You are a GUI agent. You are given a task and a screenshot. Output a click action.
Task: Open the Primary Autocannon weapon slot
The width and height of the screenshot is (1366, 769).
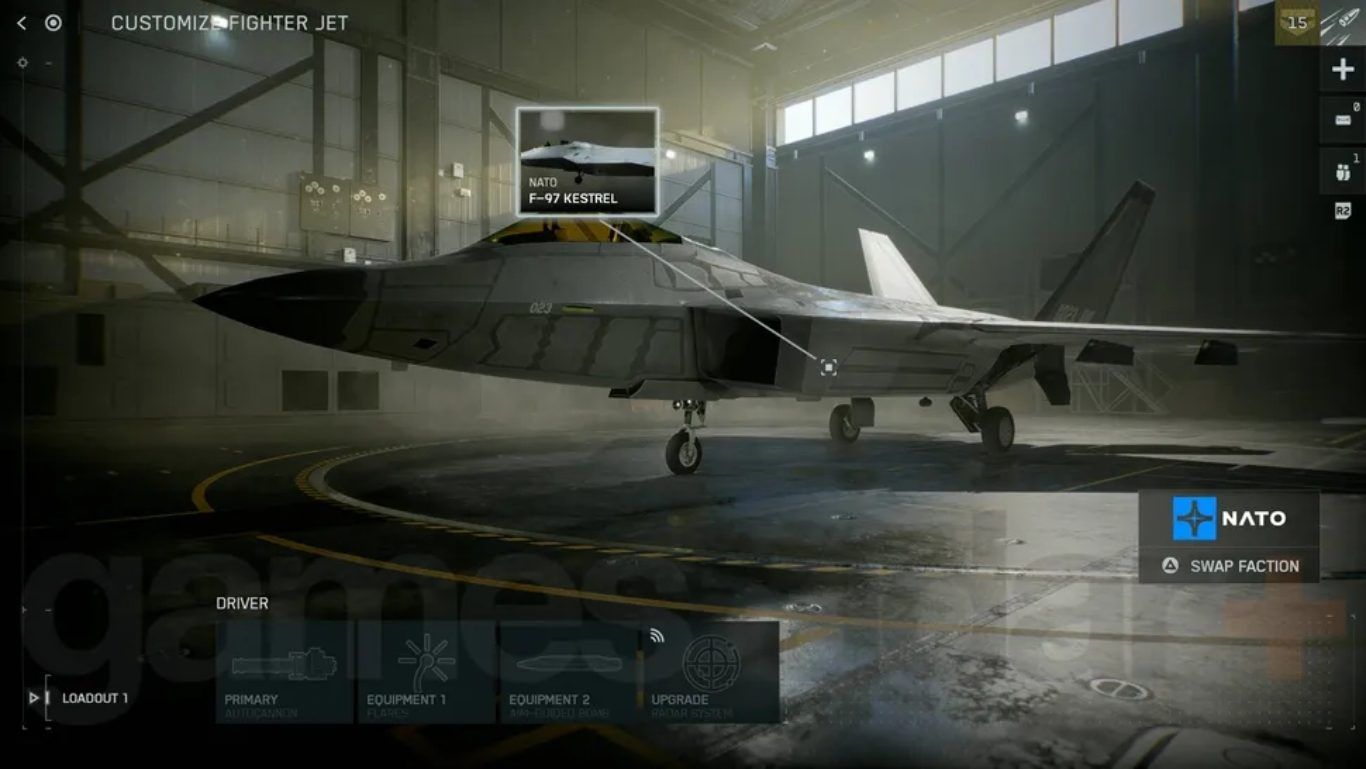pos(284,673)
